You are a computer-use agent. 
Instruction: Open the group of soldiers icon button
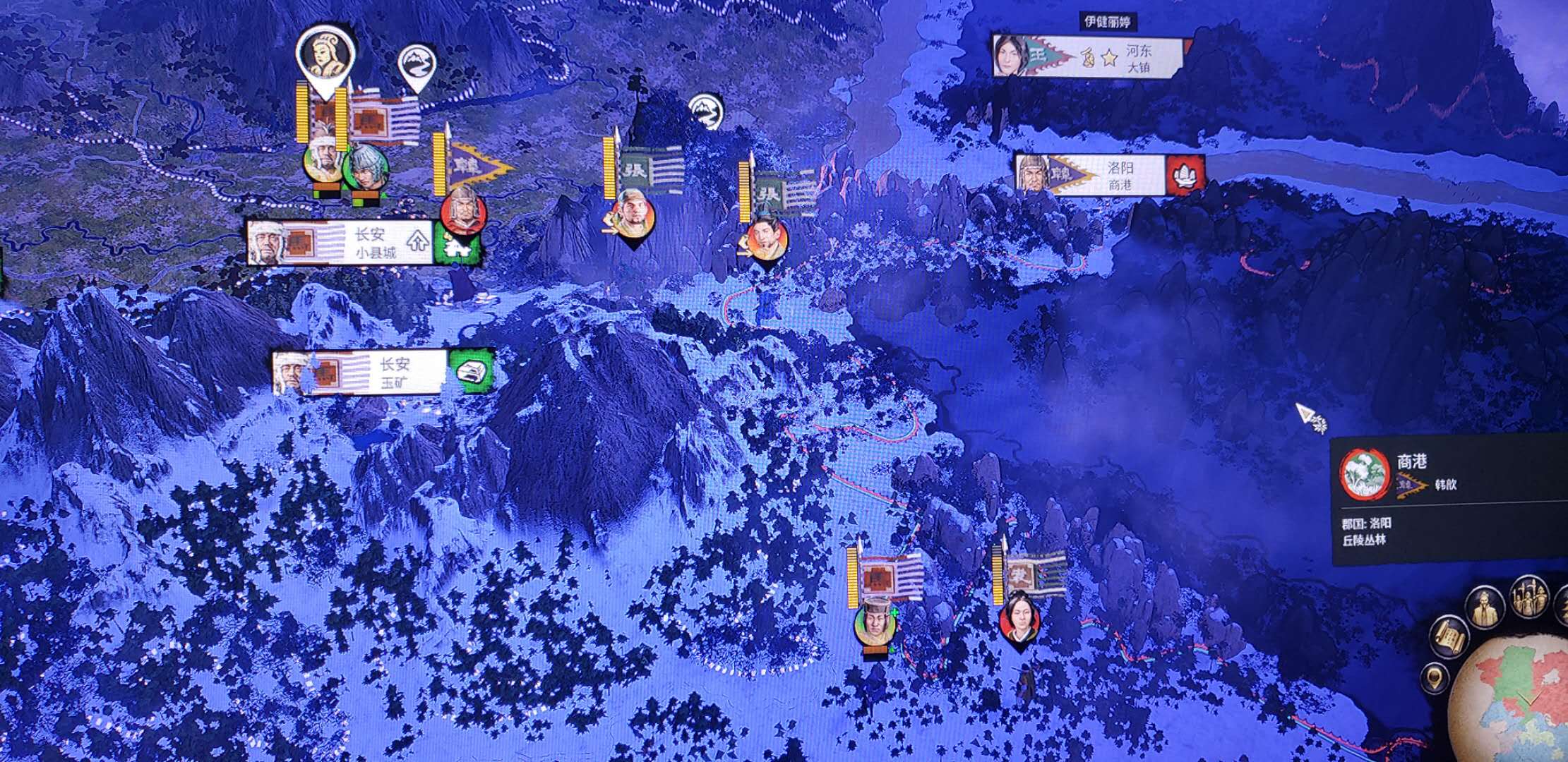tap(1529, 596)
